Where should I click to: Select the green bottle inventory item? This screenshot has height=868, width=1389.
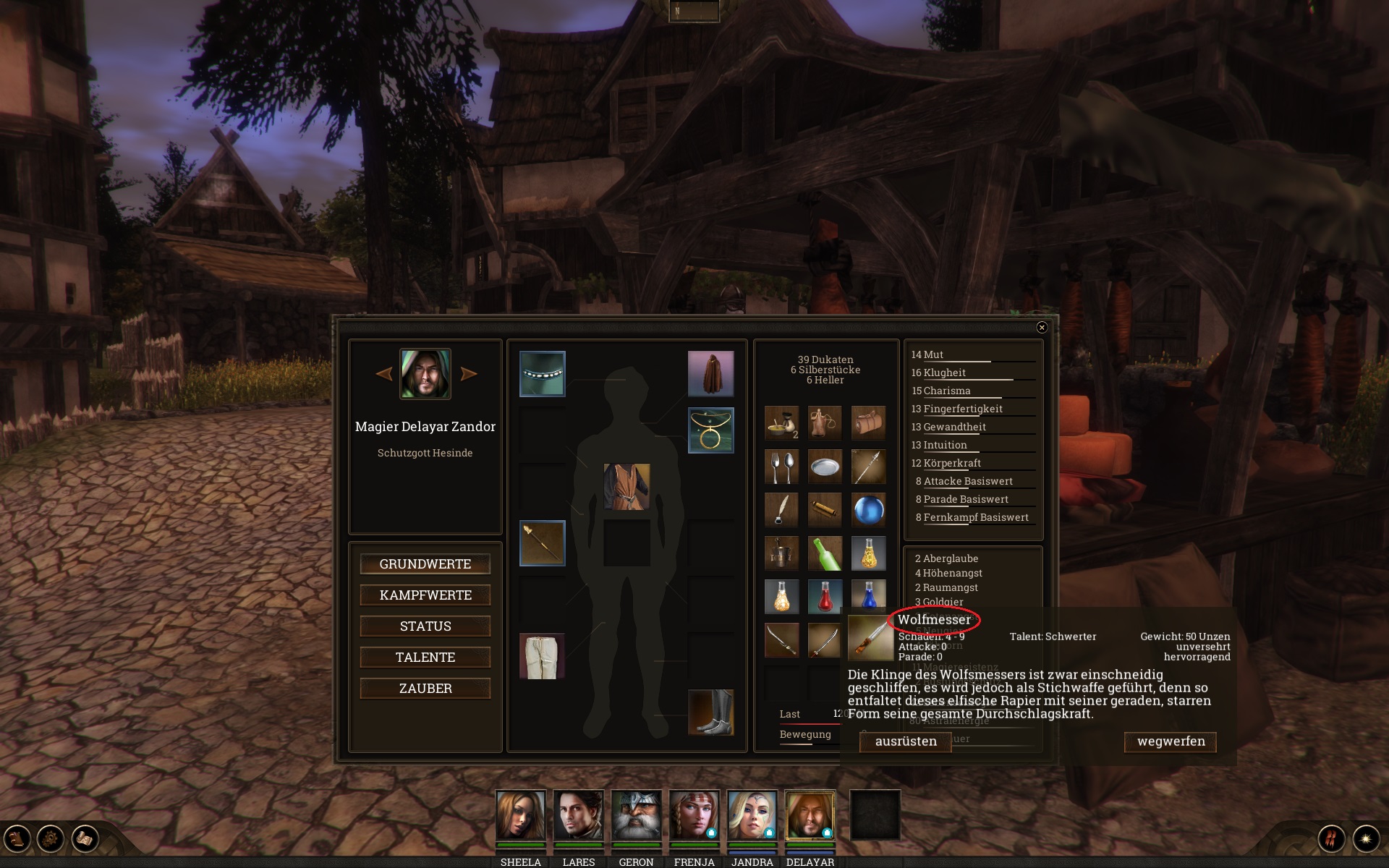coord(825,553)
